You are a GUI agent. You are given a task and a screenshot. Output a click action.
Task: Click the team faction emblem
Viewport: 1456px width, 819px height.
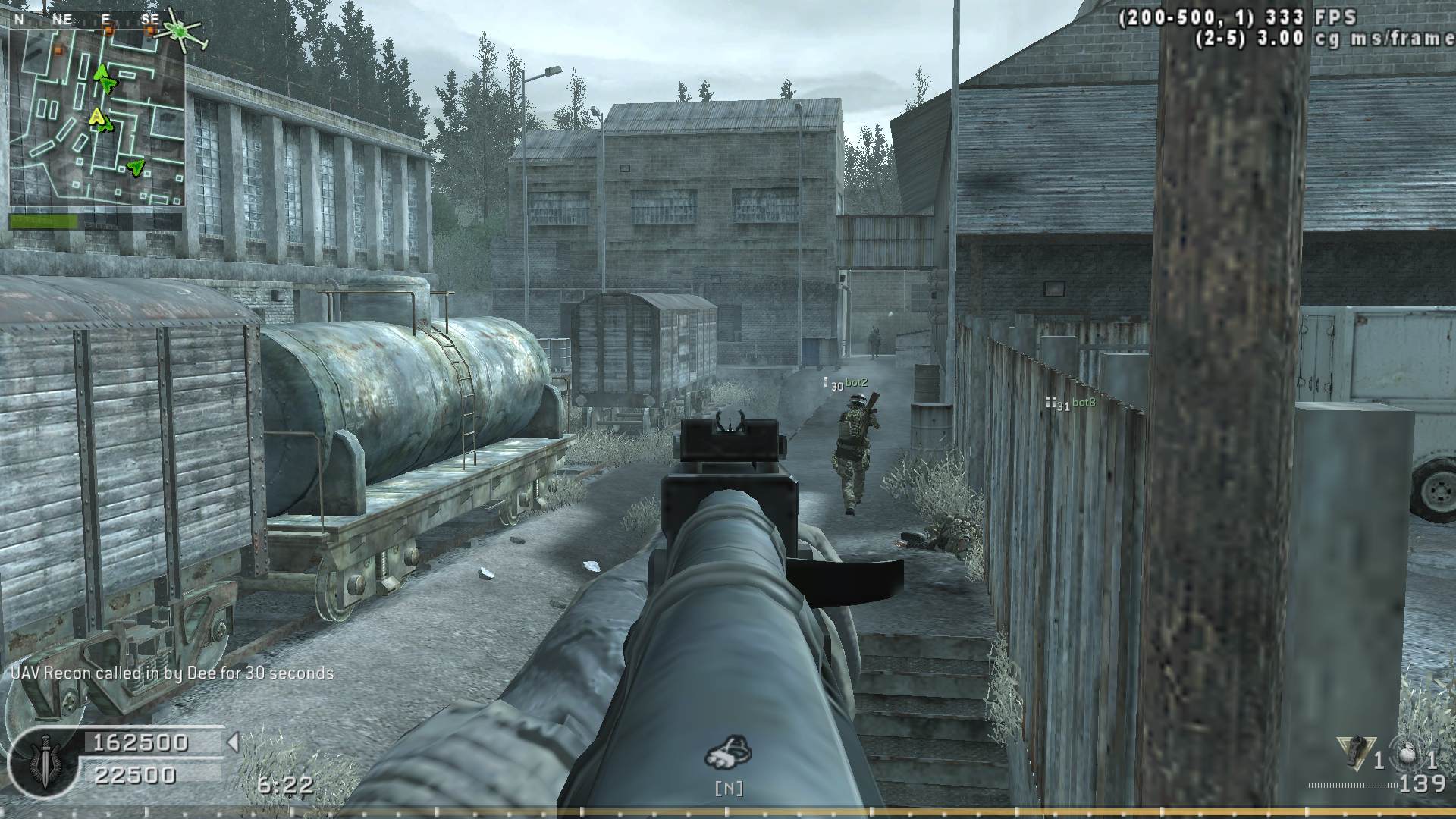pos(42,764)
